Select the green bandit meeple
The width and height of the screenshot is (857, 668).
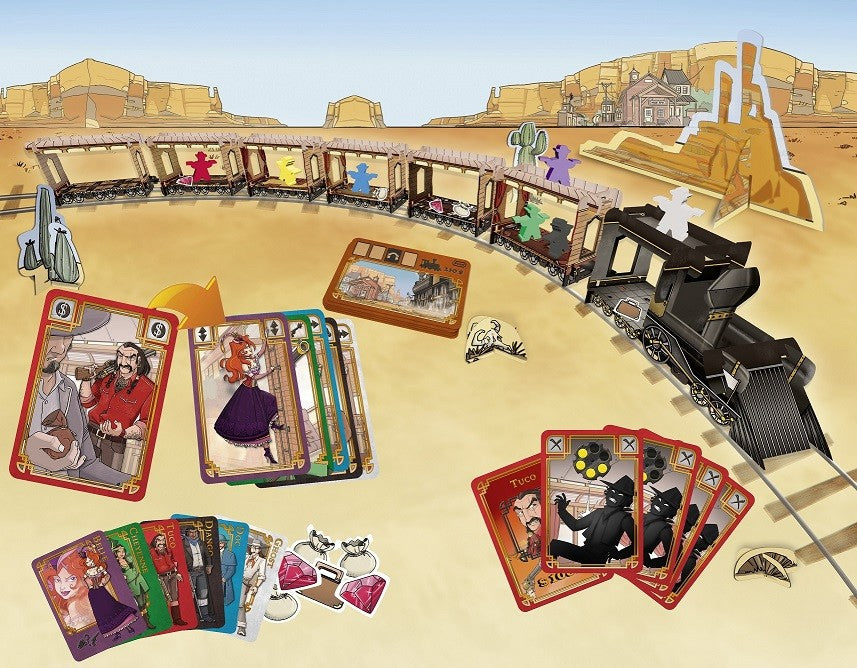[531, 221]
